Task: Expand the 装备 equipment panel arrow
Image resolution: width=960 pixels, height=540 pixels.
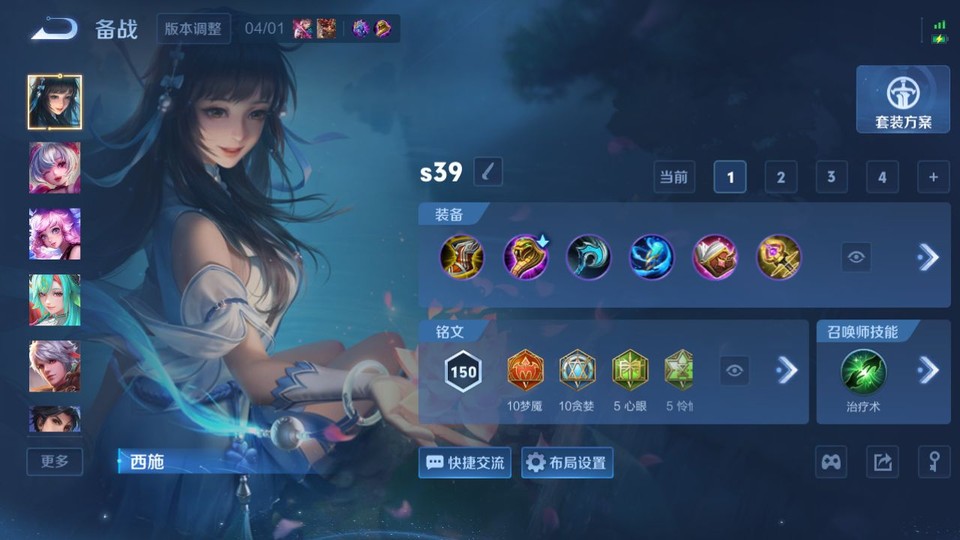Action: 928,257
